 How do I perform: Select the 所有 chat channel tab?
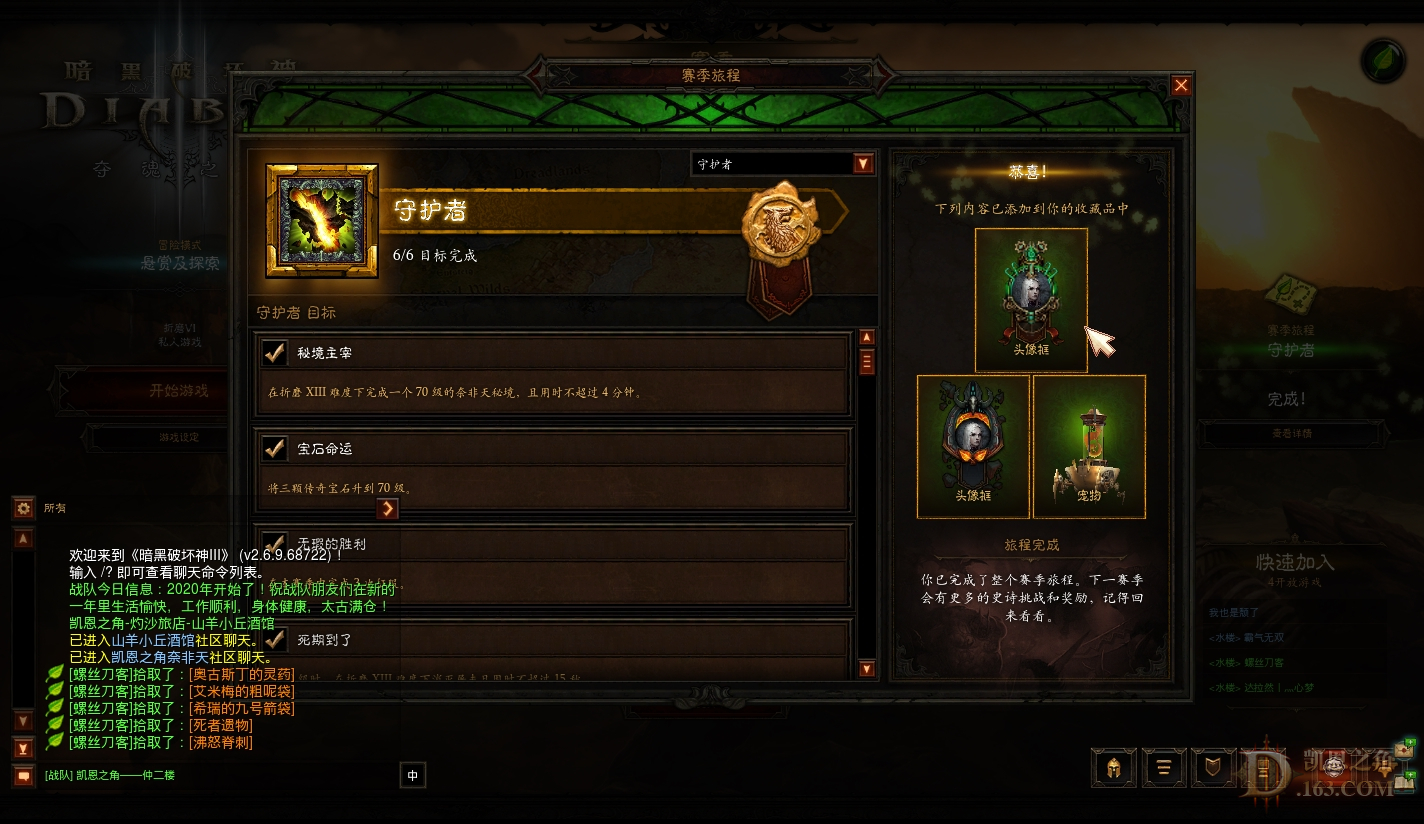pyautogui.click(x=55, y=508)
